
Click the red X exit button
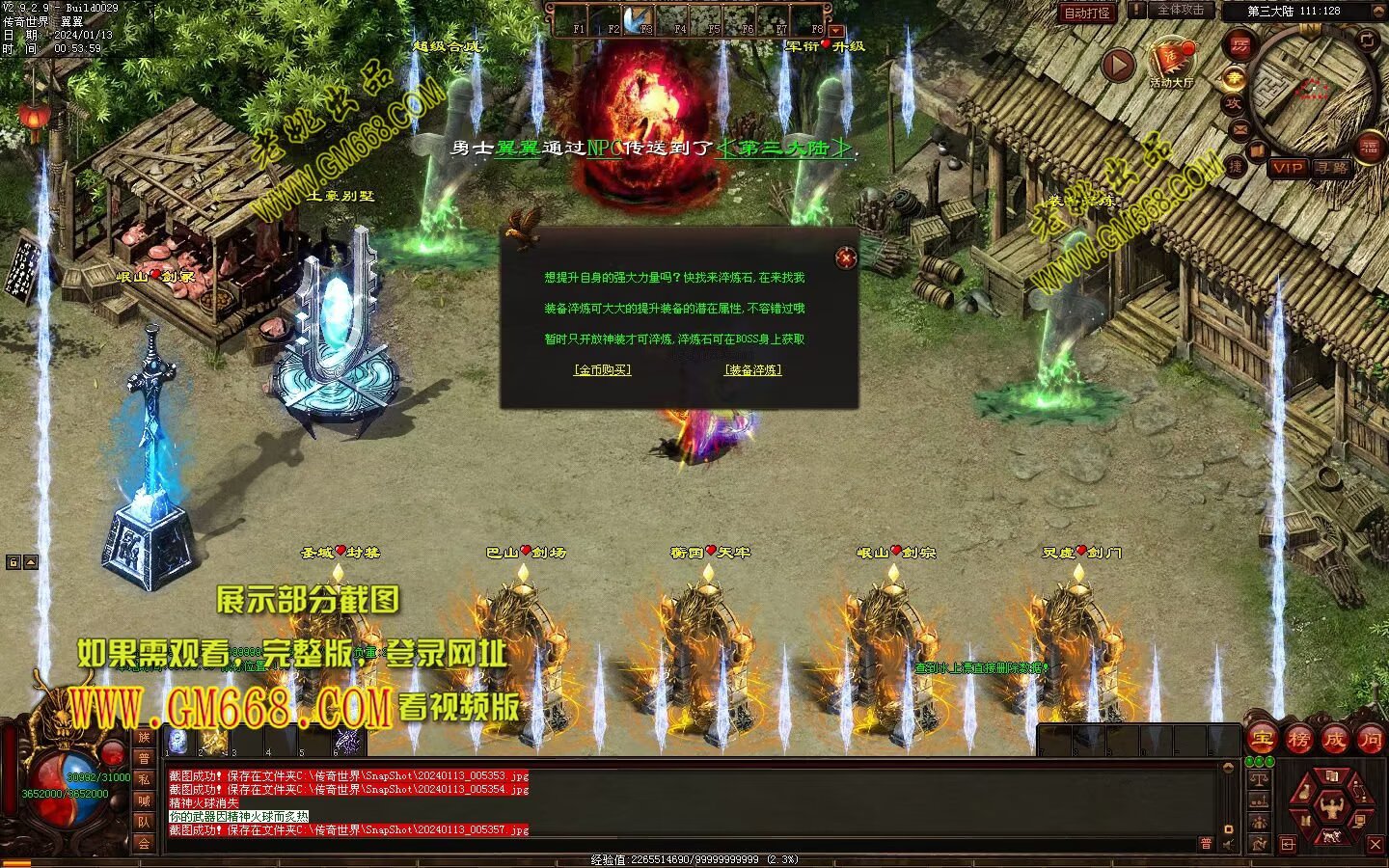click(1375, 845)
